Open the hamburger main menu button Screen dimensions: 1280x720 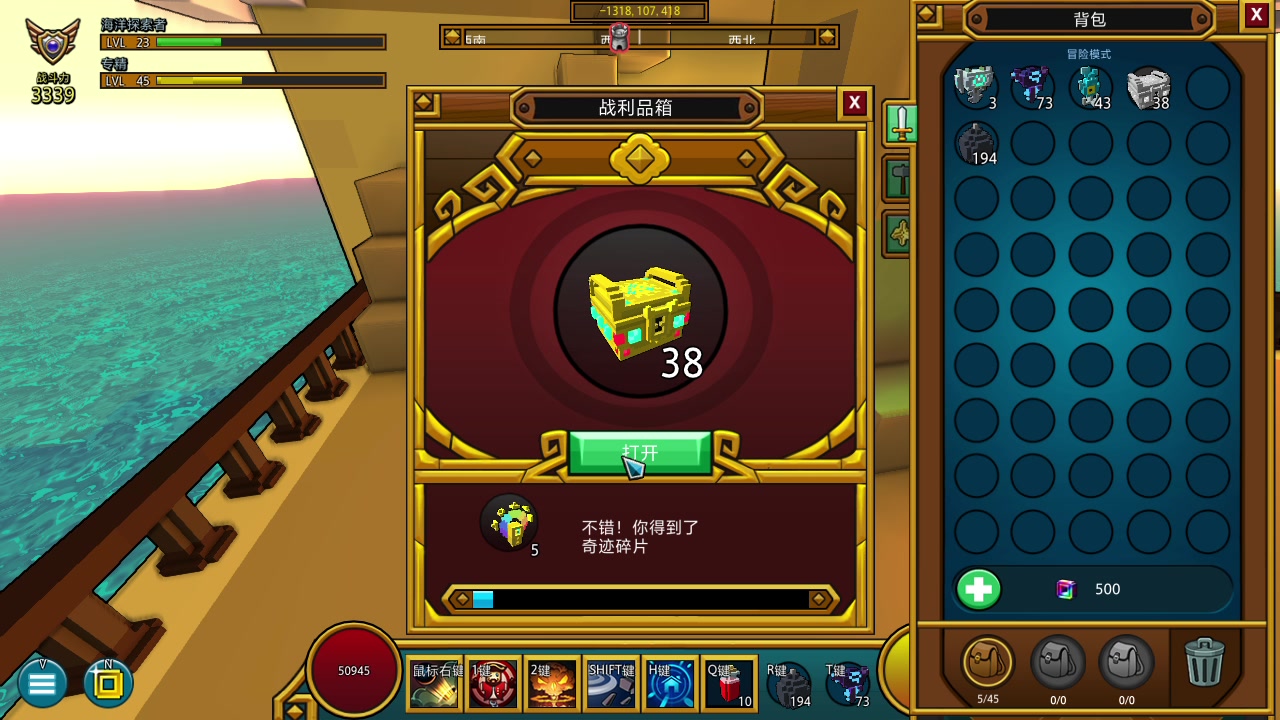[42, 684]
